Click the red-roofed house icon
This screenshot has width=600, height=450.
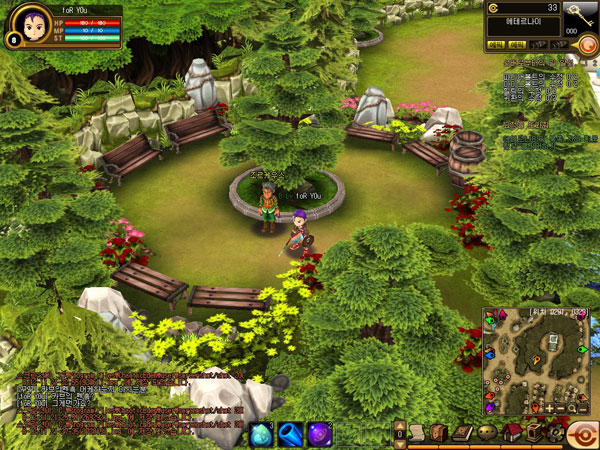[512, 432]
